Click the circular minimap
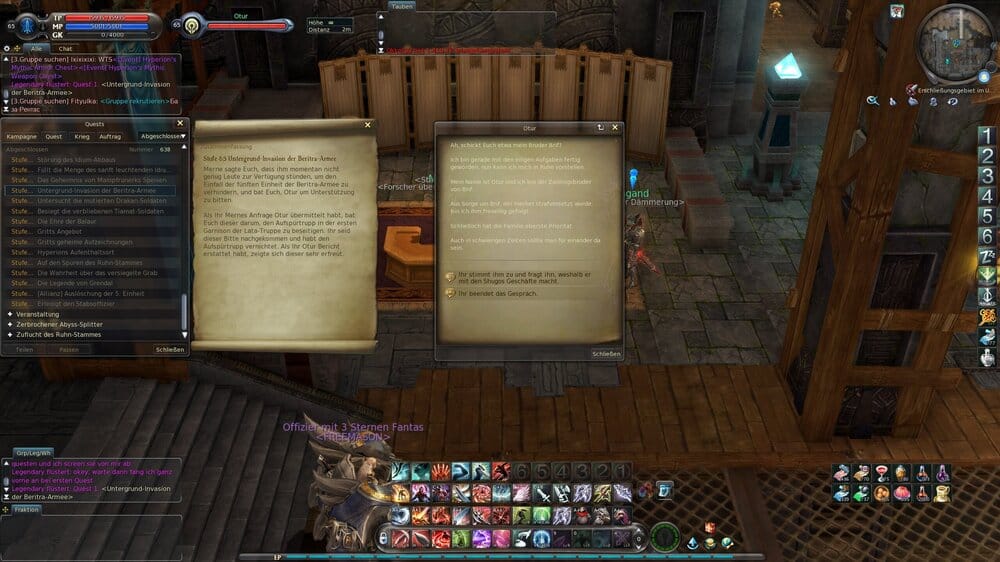The image size is (1000, 562). 957,42
